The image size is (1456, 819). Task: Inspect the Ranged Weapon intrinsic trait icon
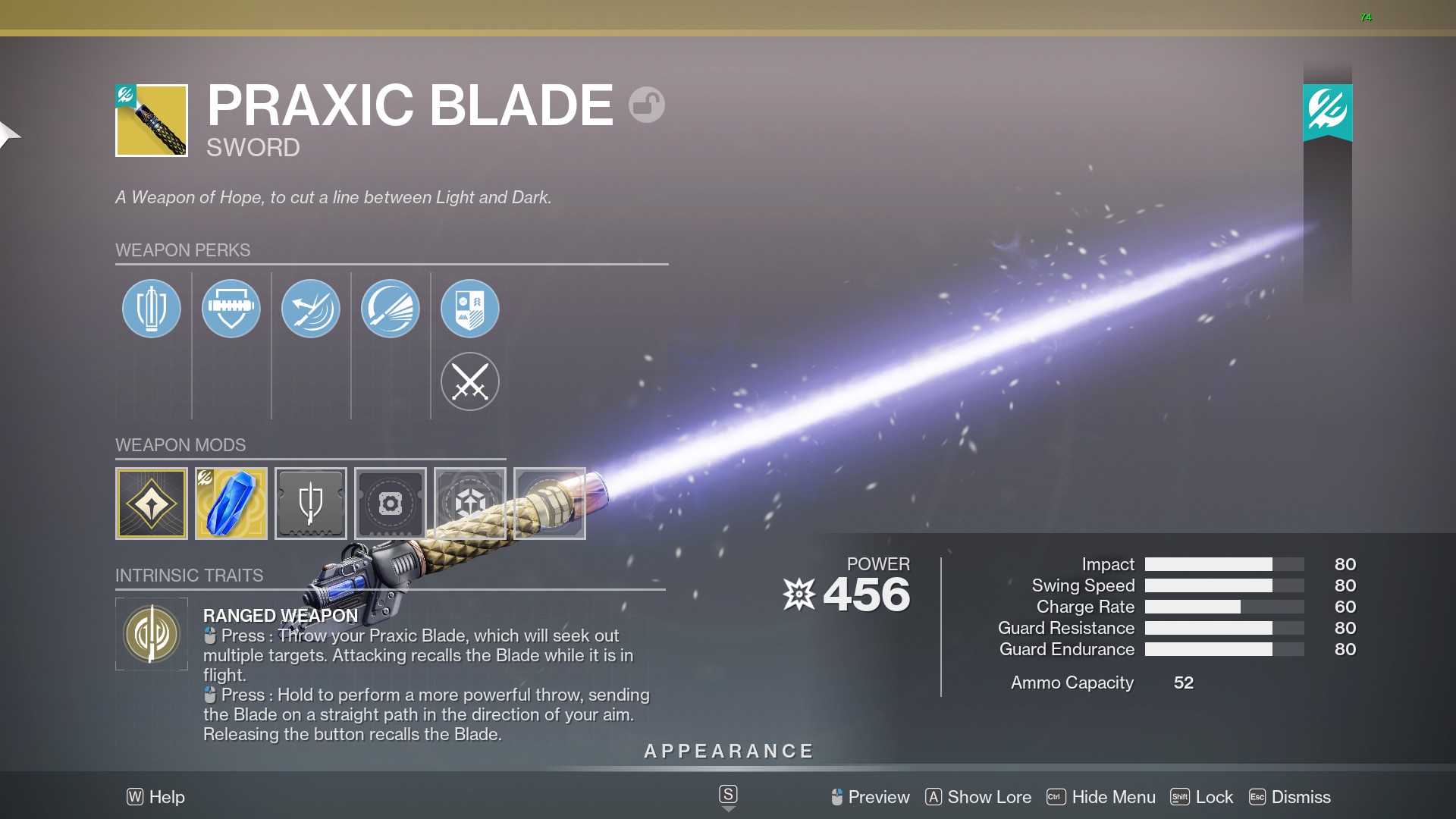pos(152,634)
